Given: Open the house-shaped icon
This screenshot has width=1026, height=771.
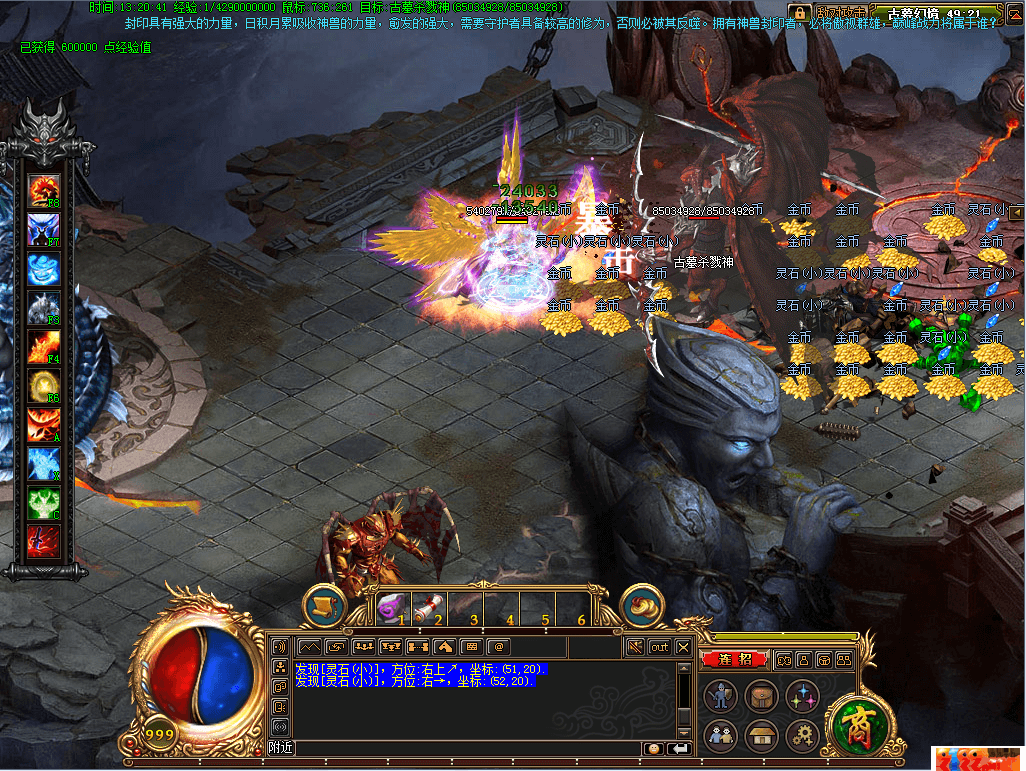Looking at the screenshot, I should point(761,737).
